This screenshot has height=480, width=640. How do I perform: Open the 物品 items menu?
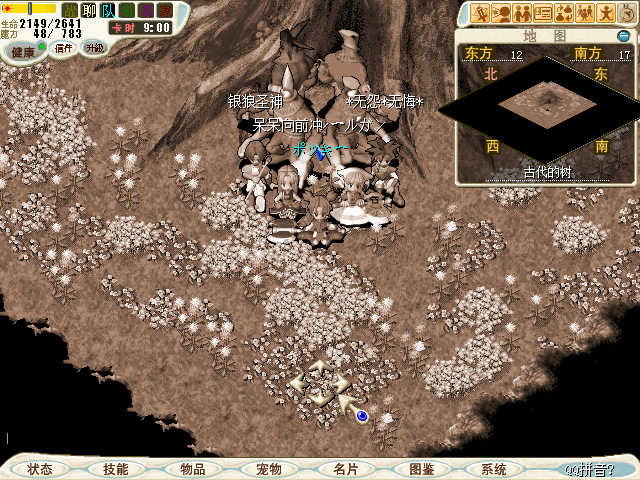(x=192, y=468)
